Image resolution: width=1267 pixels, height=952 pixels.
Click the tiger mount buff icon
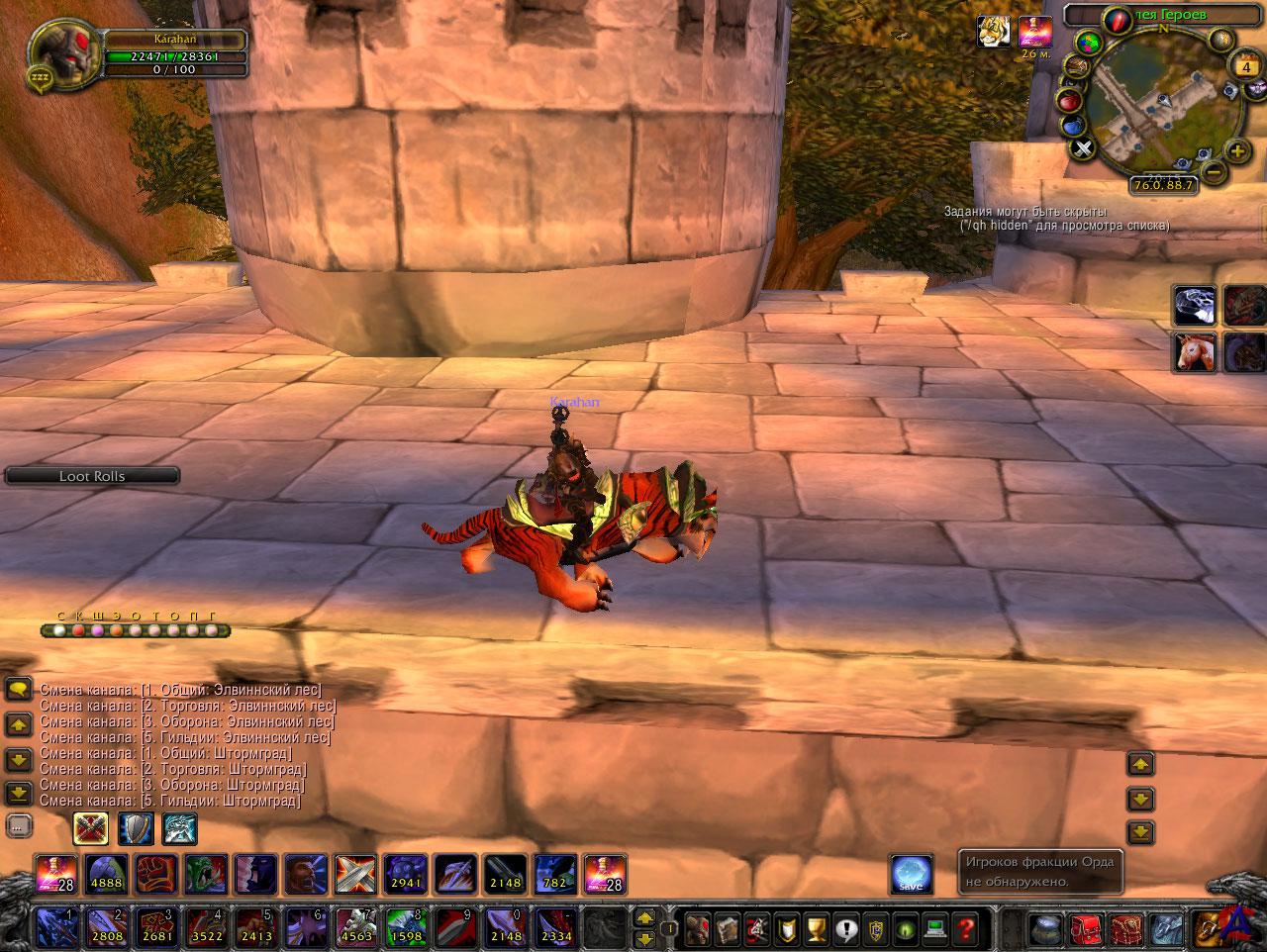click(x=993, y=32)
